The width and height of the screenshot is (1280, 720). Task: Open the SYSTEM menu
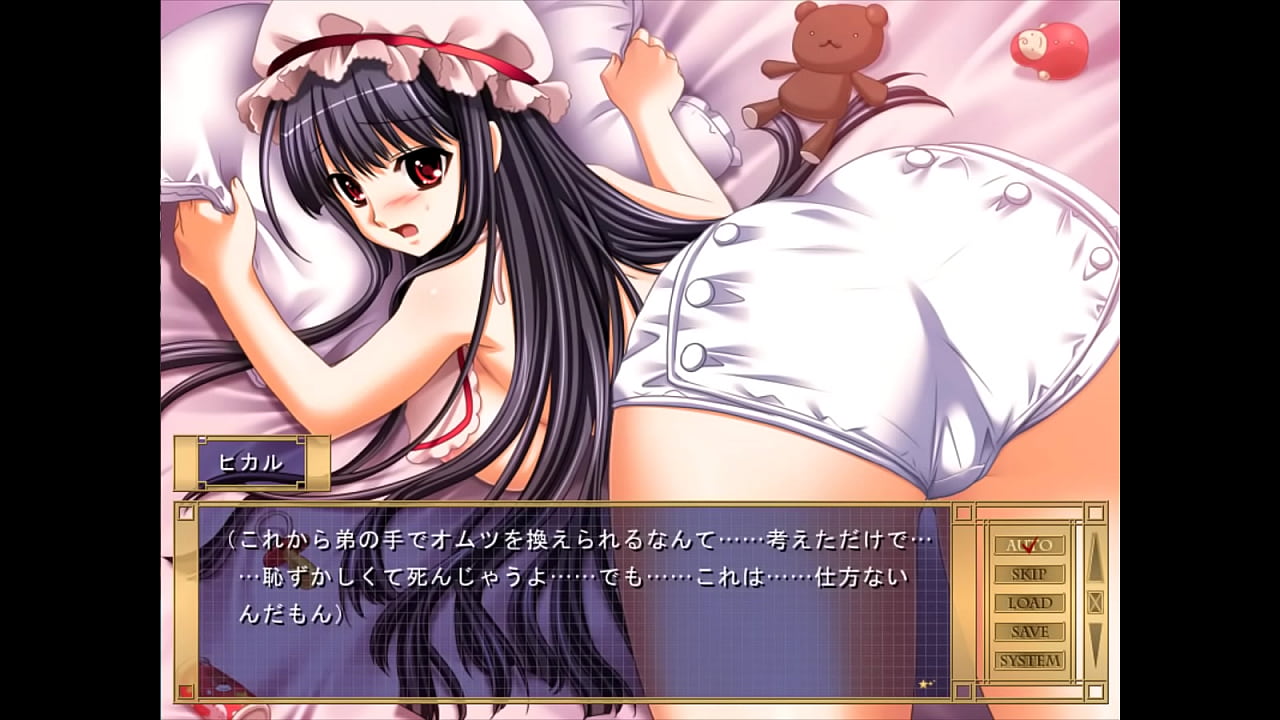point(1029,661)
